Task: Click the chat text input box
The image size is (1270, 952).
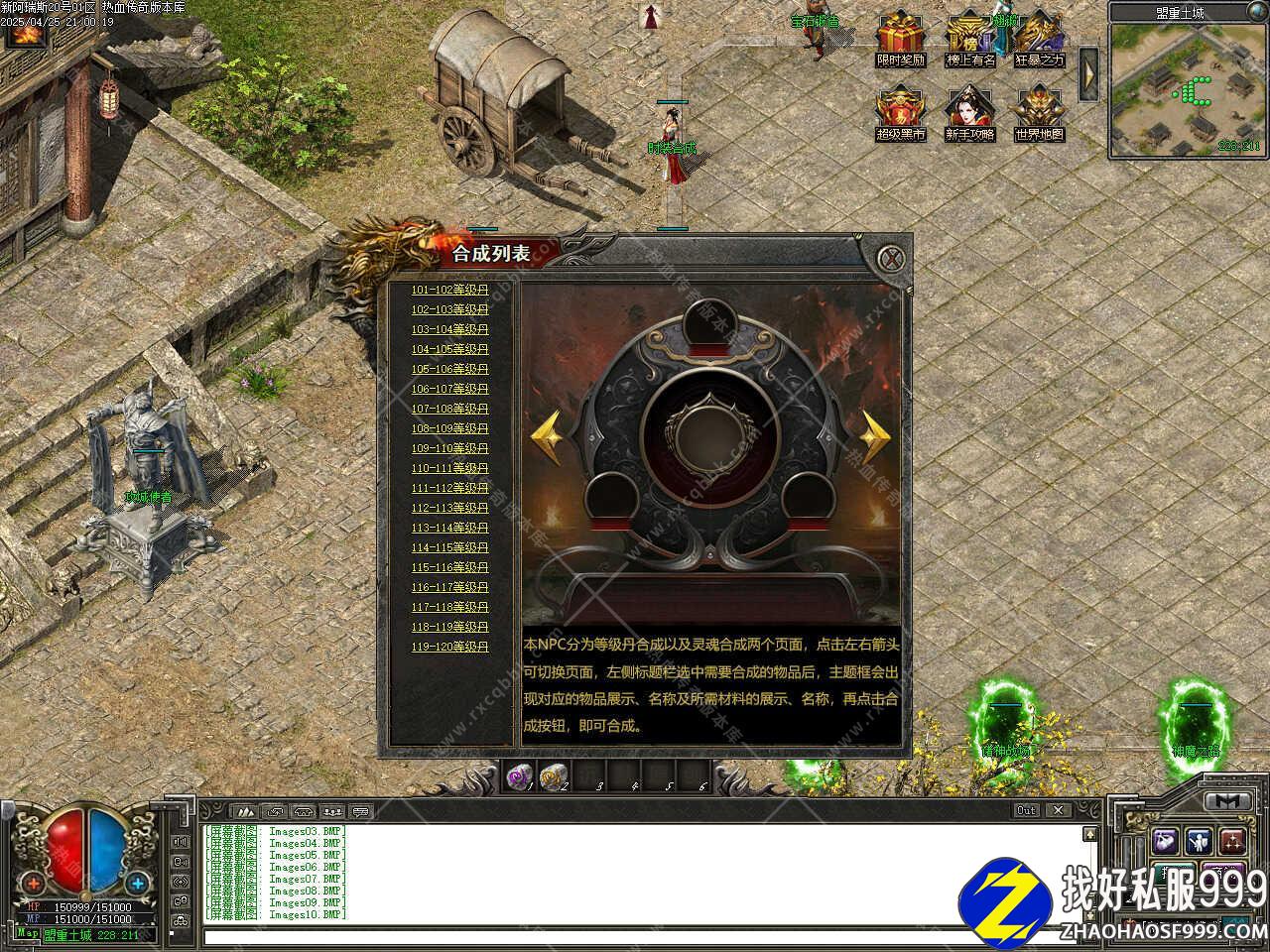Action: (645, 935)
